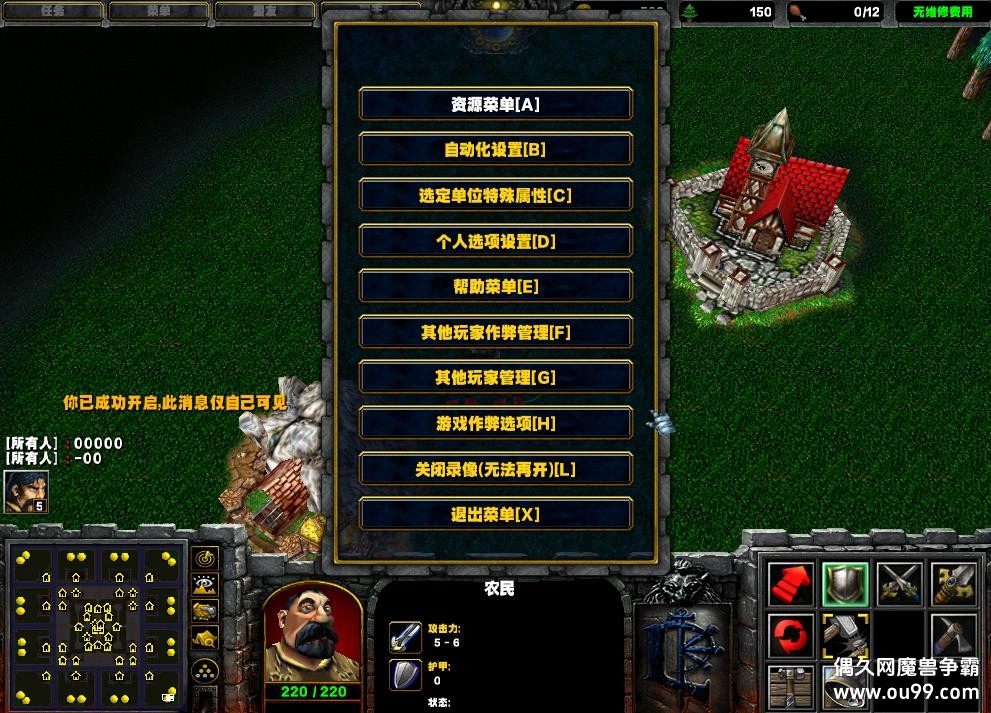Open 个人选项设置[D] personal options
The image size is (991, 713).
495,241
